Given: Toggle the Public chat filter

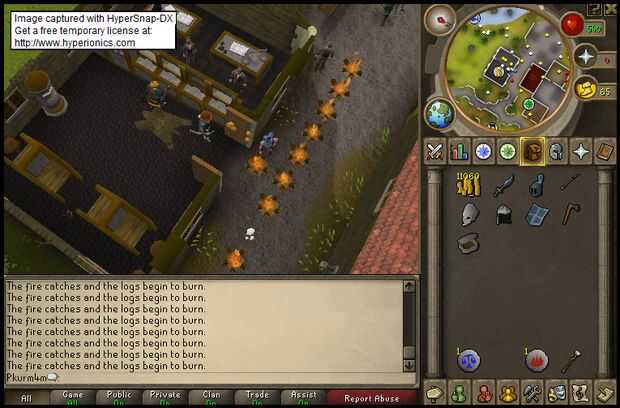Looking at the screenshot, I should pyautogui.click(x=120, y=397).
